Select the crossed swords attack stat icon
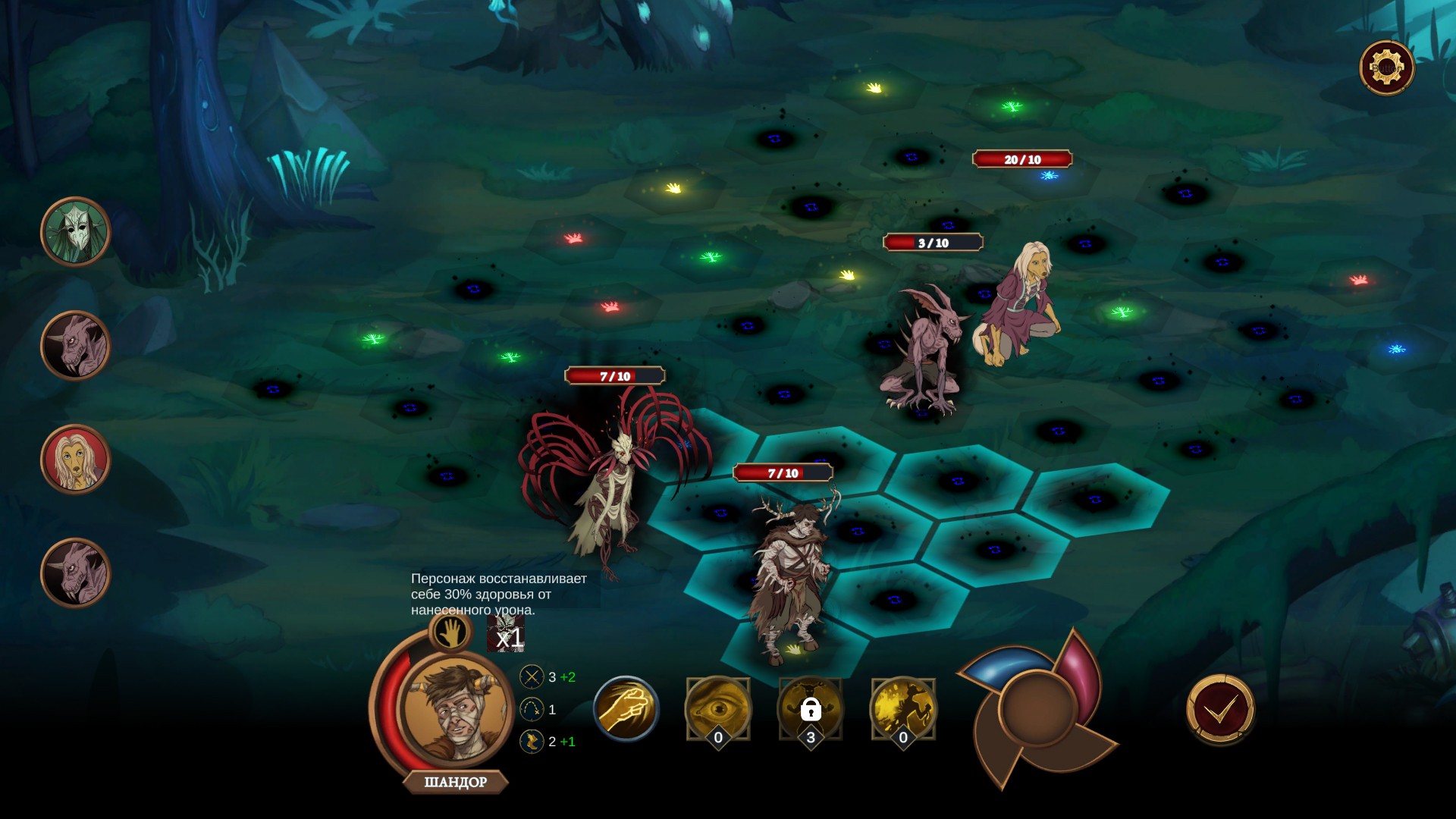Screen dimensions: 1456x819 point(532,676)
